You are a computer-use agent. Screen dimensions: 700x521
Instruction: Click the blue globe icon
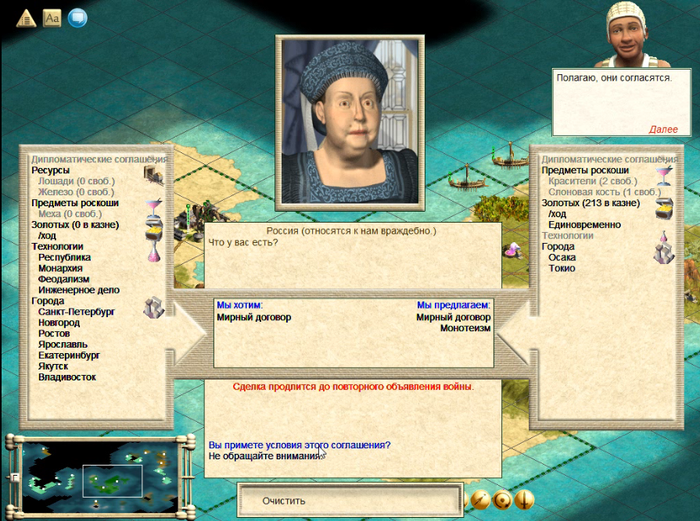(77, 17)
